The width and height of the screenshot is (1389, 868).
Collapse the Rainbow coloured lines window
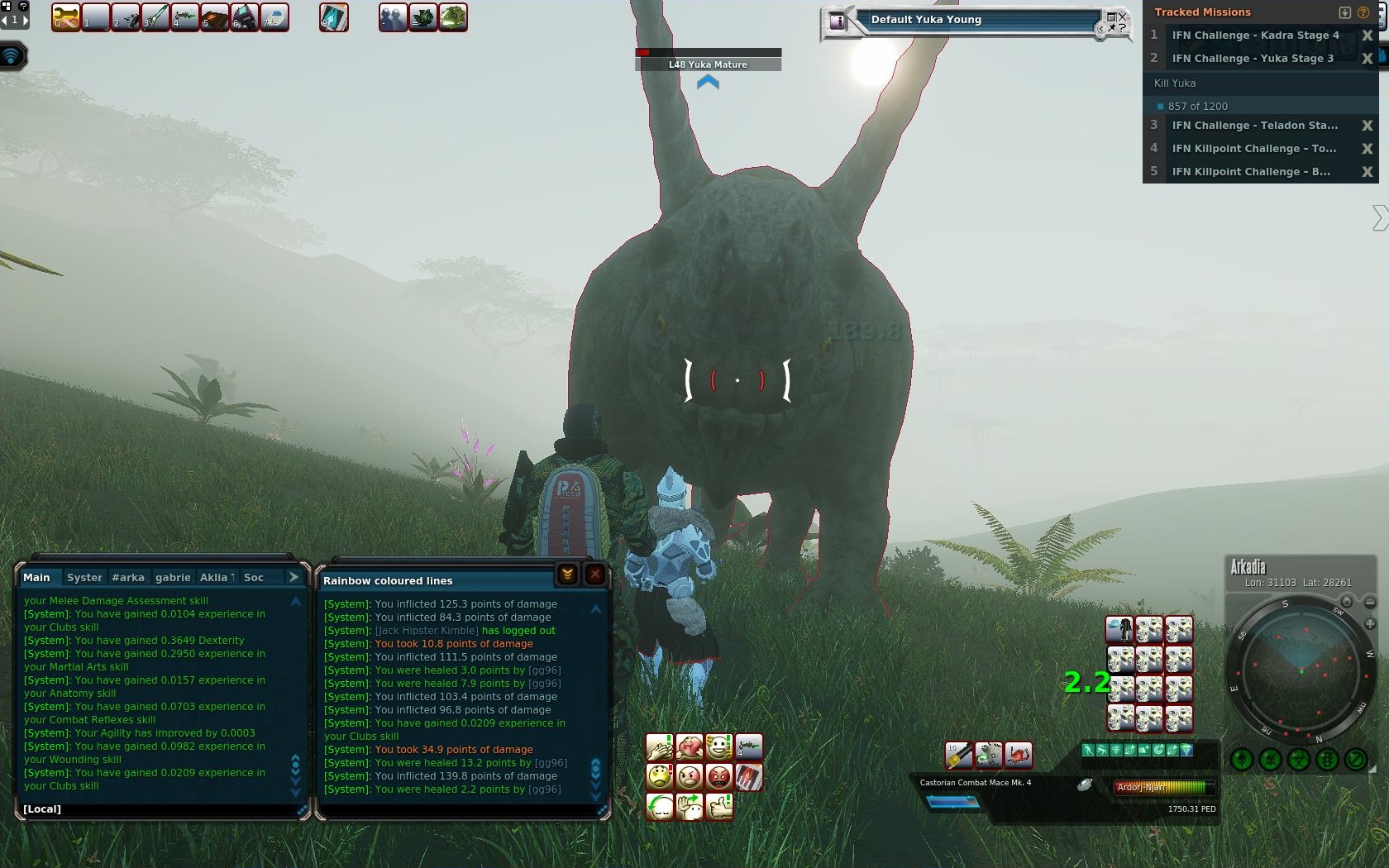coord(567,575)
